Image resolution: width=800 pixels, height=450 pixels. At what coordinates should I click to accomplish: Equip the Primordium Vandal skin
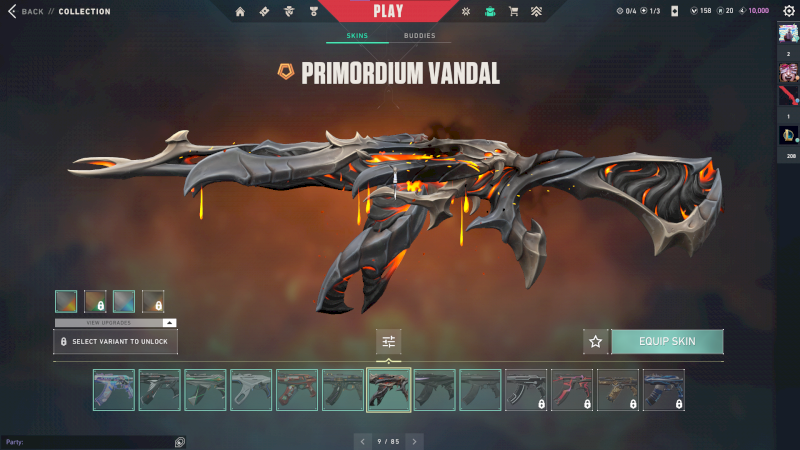667,342
